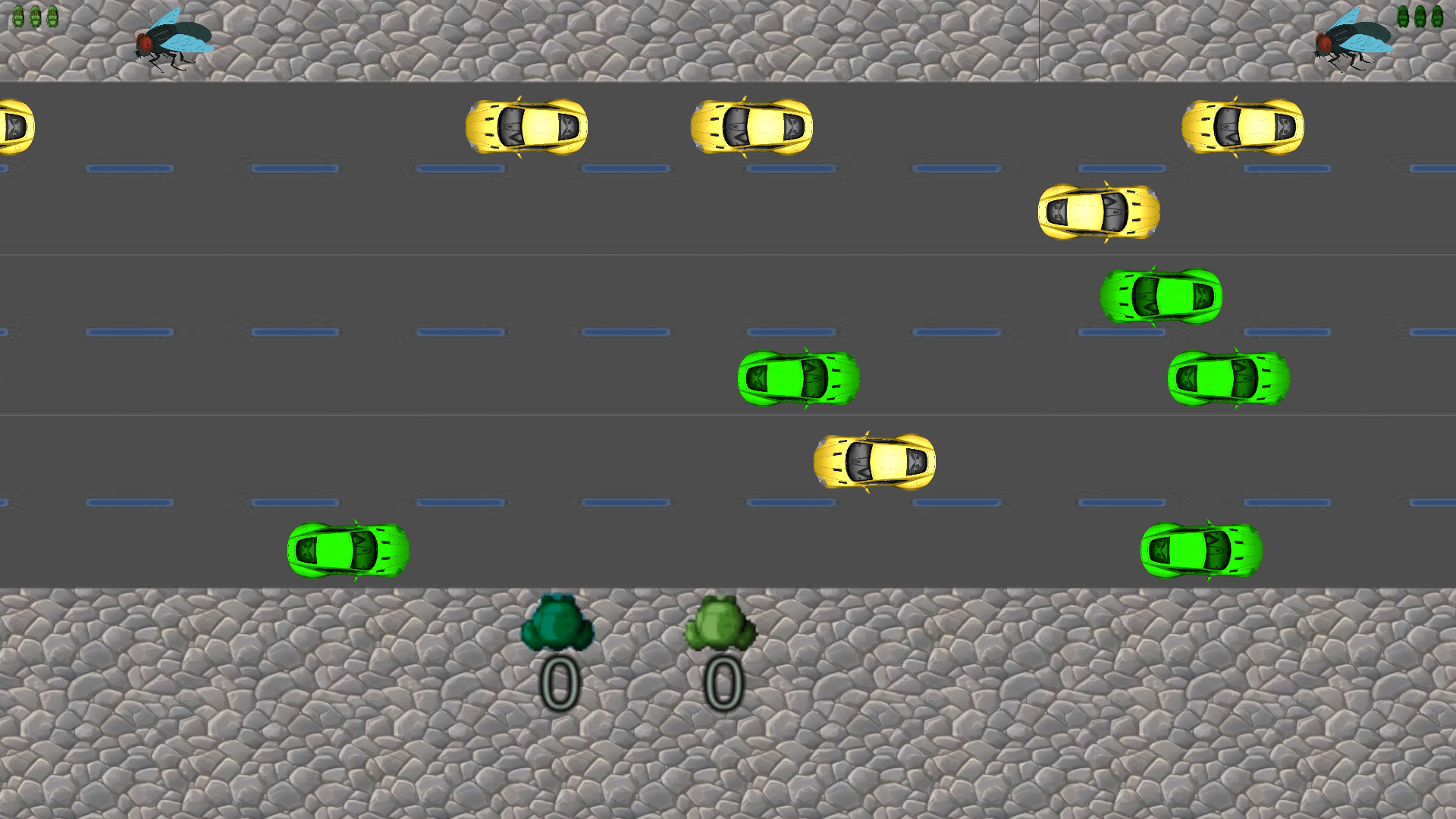Select the olive green frog at the bottom

coord(720,623)
